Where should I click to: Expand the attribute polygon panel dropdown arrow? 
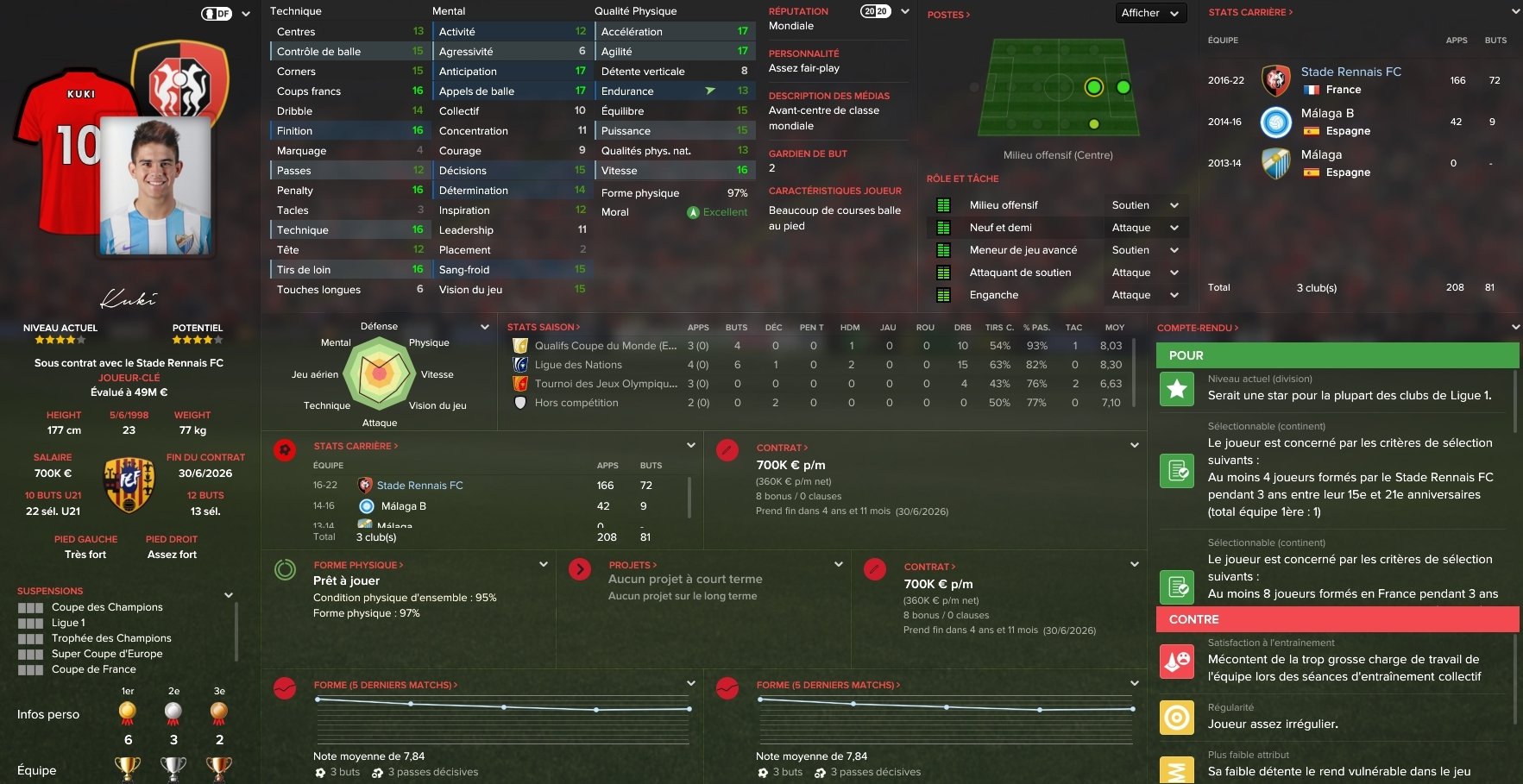(485, 327)
